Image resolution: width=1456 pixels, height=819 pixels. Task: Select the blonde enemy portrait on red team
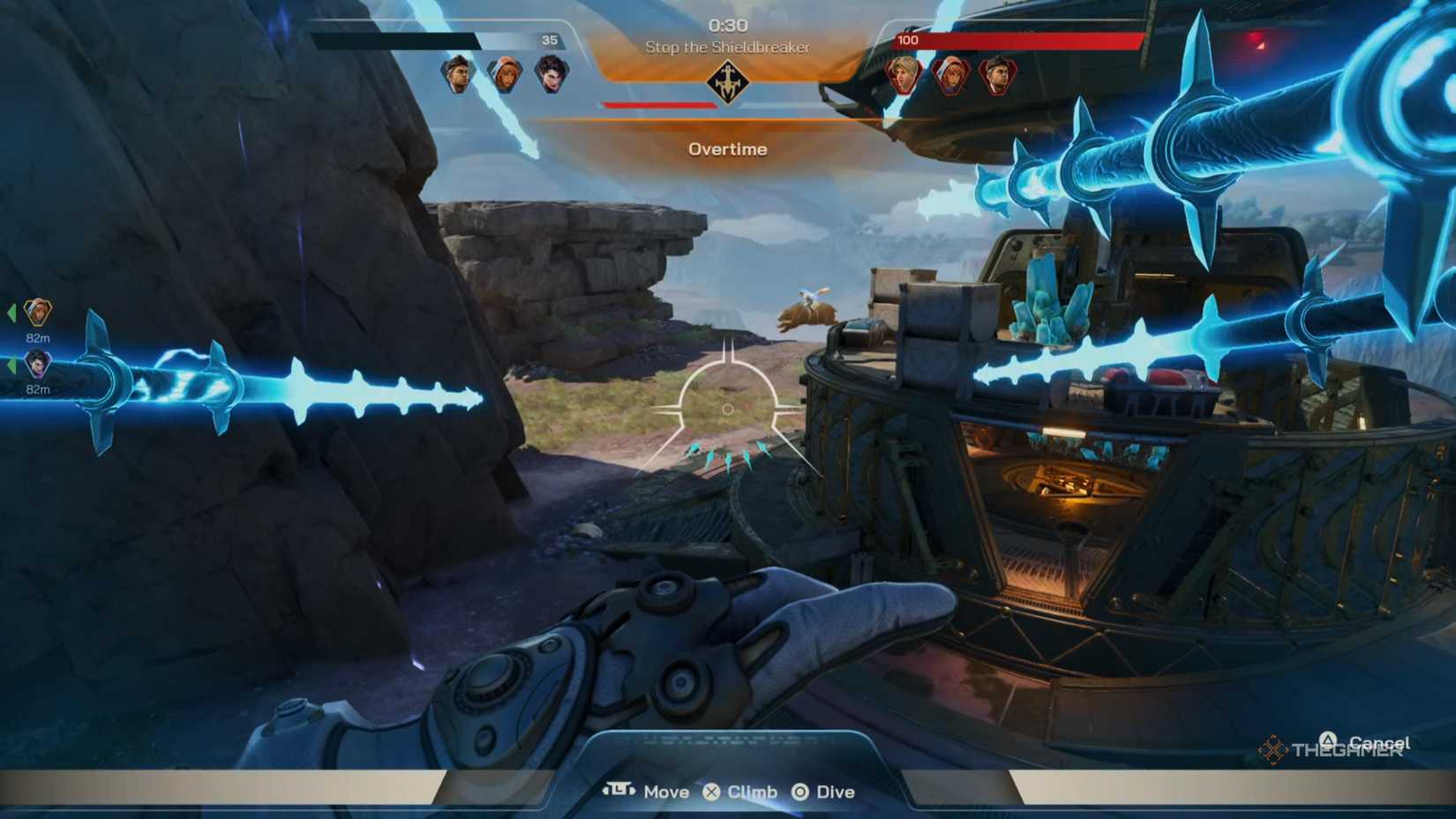pos(901,73)
